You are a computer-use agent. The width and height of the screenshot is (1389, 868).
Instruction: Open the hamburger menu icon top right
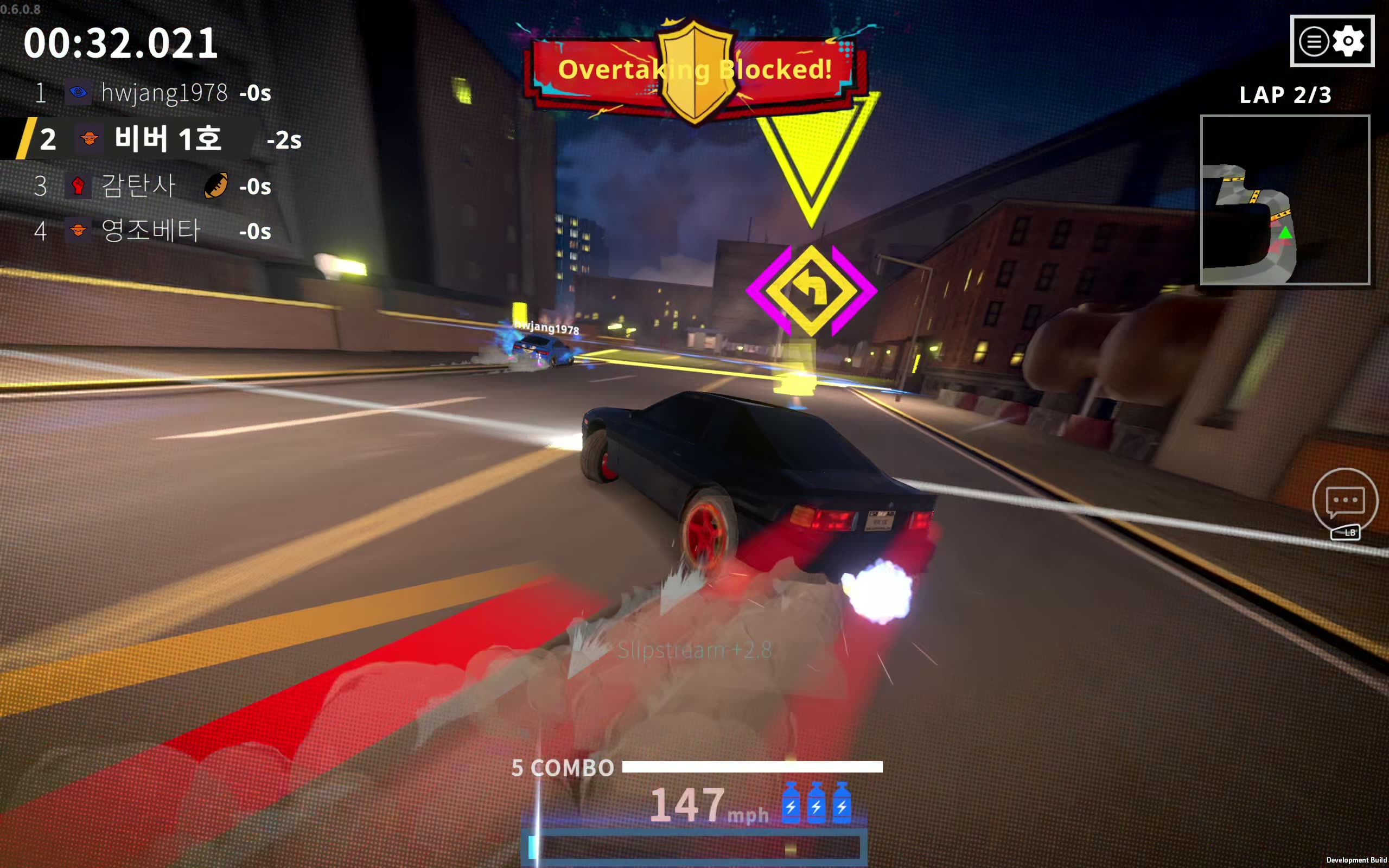(1314, 40)
